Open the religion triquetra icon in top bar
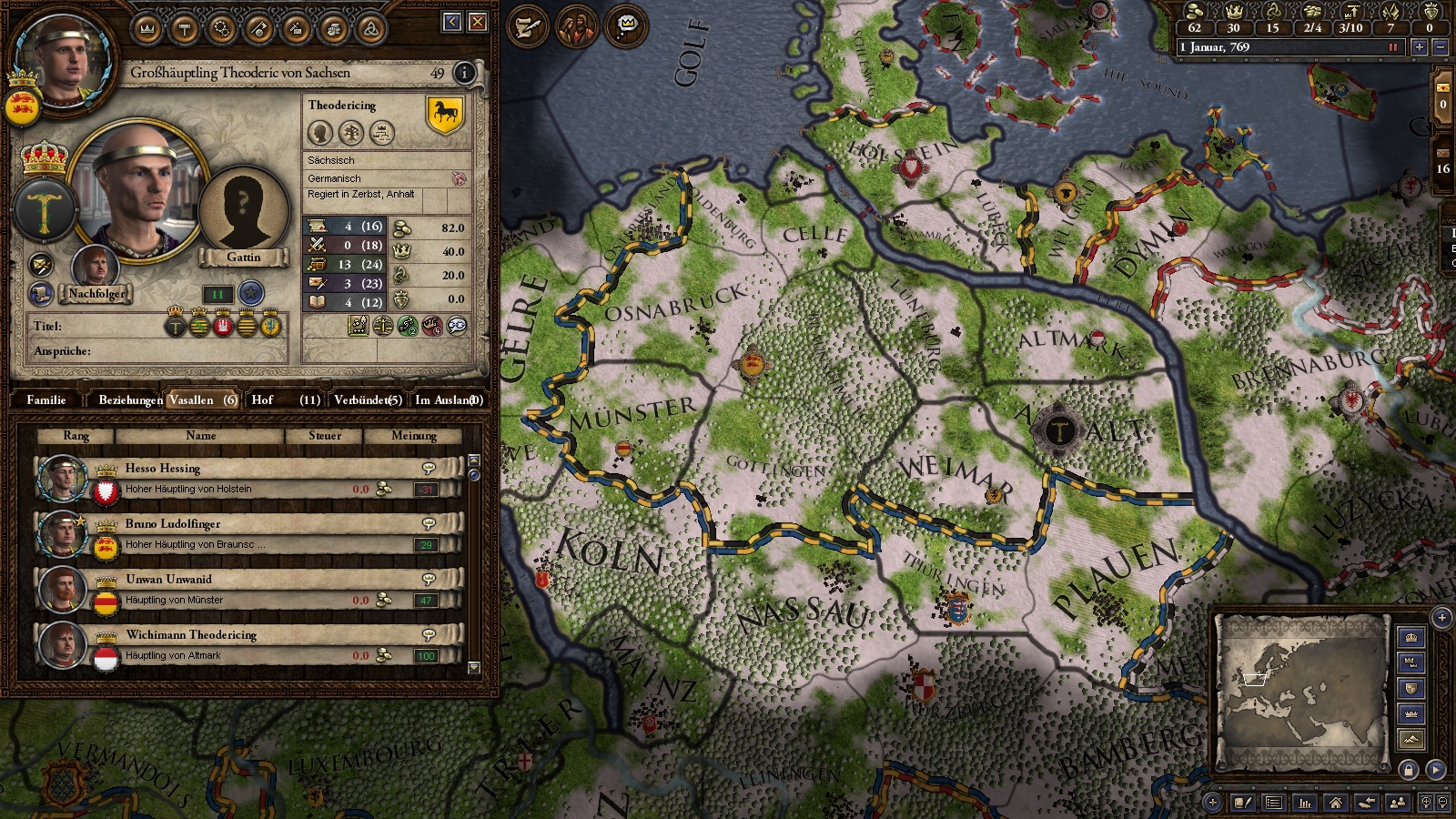 coord(370,30)
